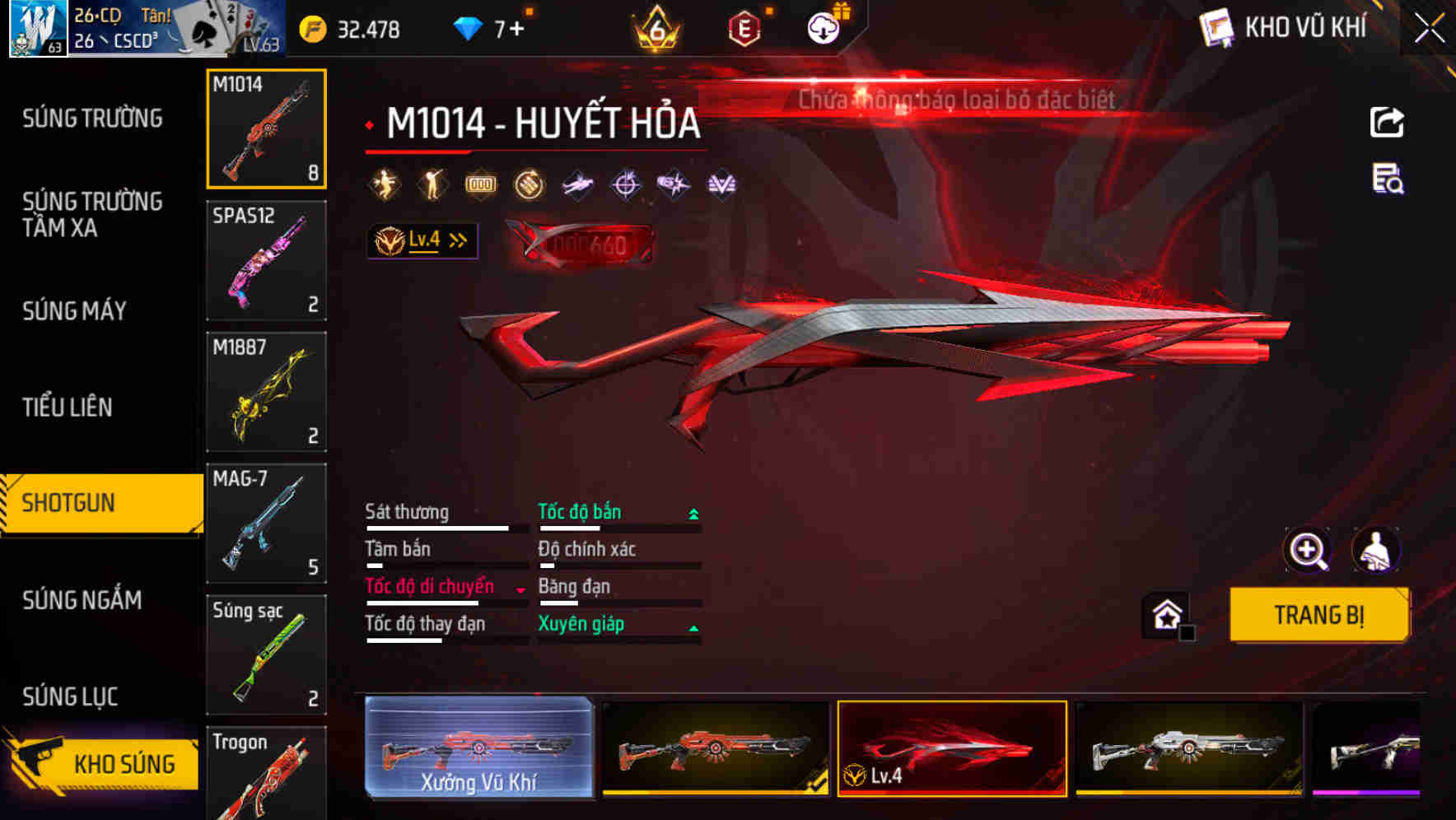The image size is (1456, 820).
Task: Click the share icon at top right
Action: tap(1387, 122)
